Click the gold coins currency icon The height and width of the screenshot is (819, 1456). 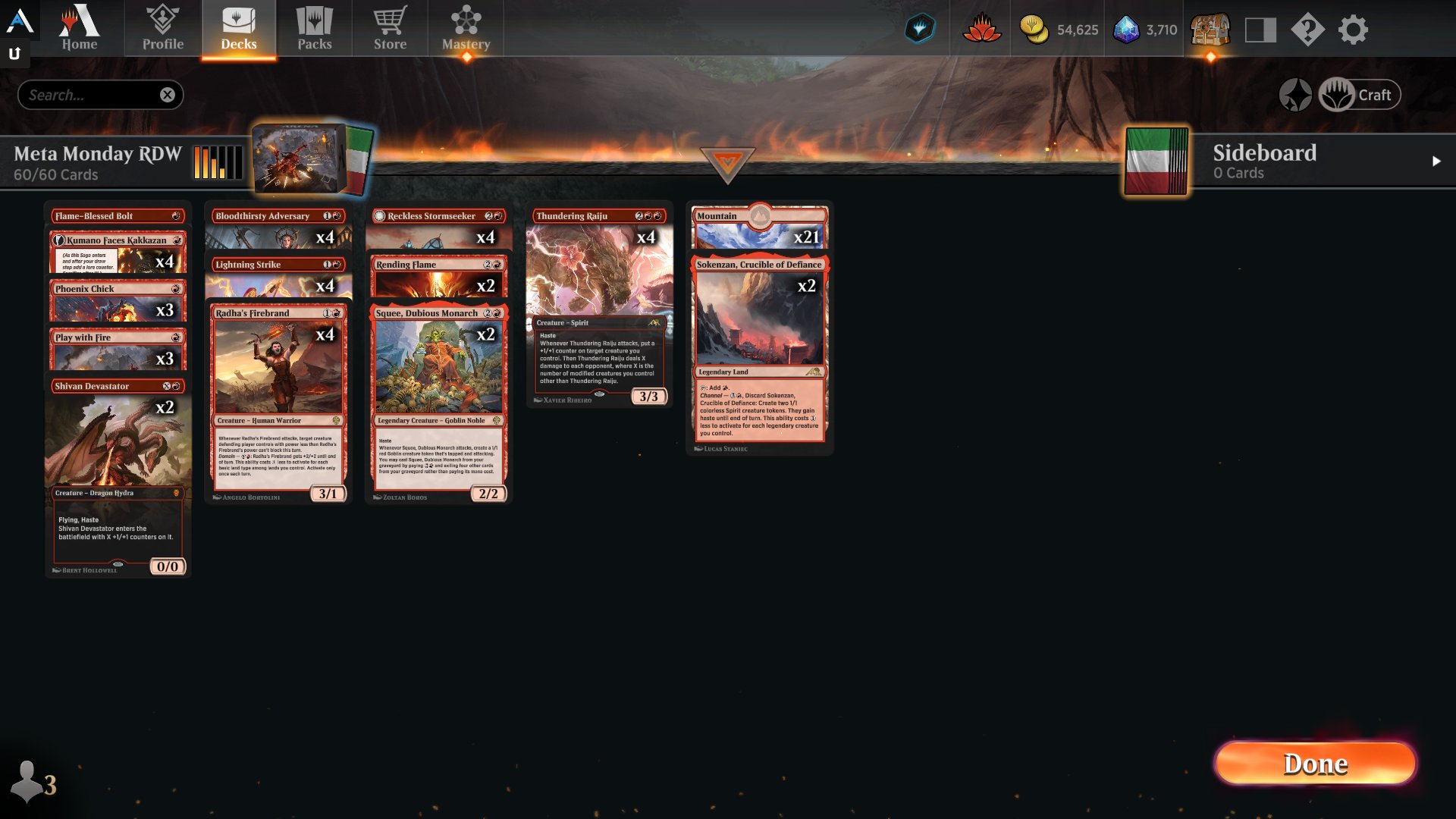pyautogui.click(x=1033, y=30)
